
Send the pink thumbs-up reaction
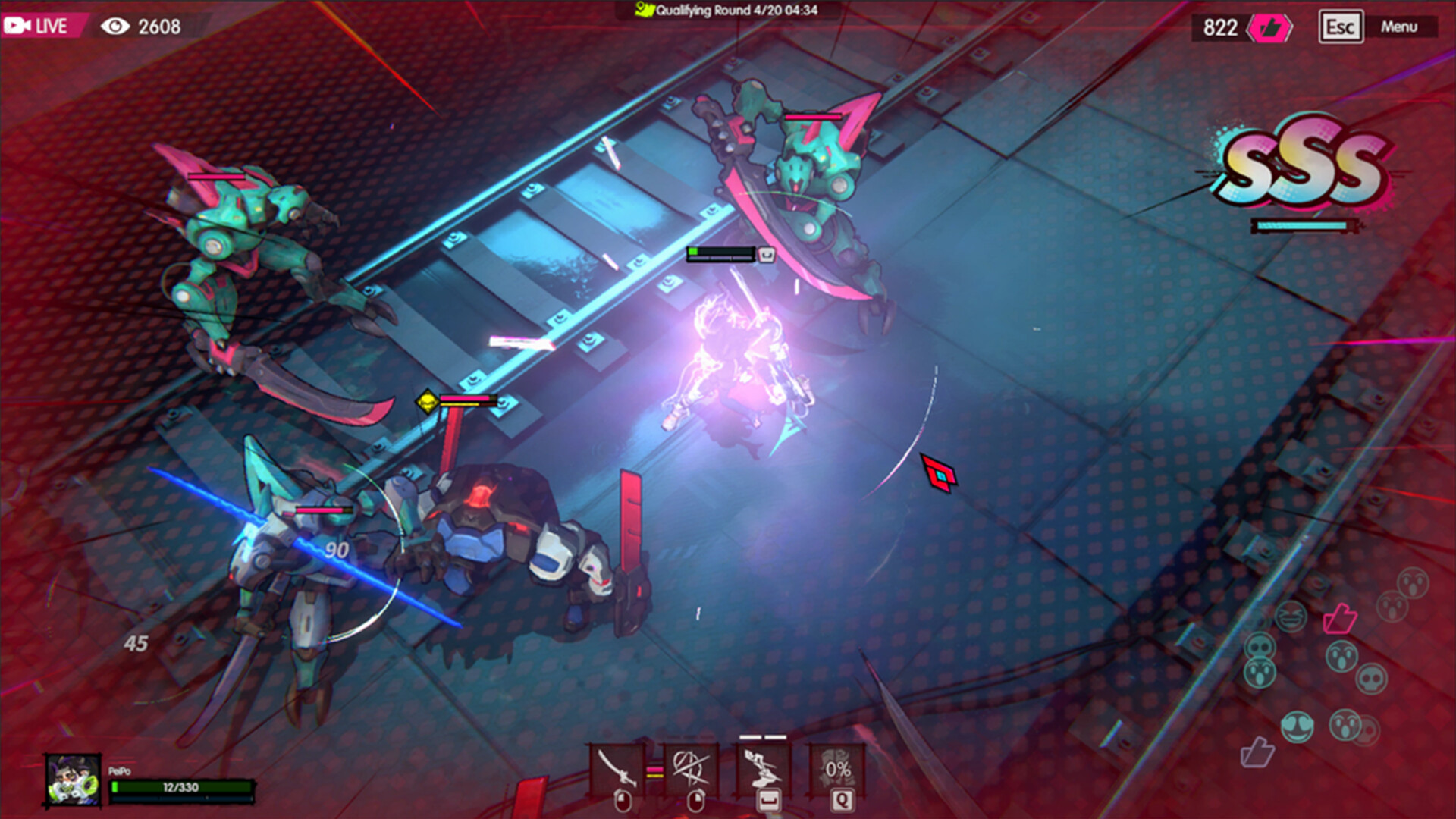1341,619
